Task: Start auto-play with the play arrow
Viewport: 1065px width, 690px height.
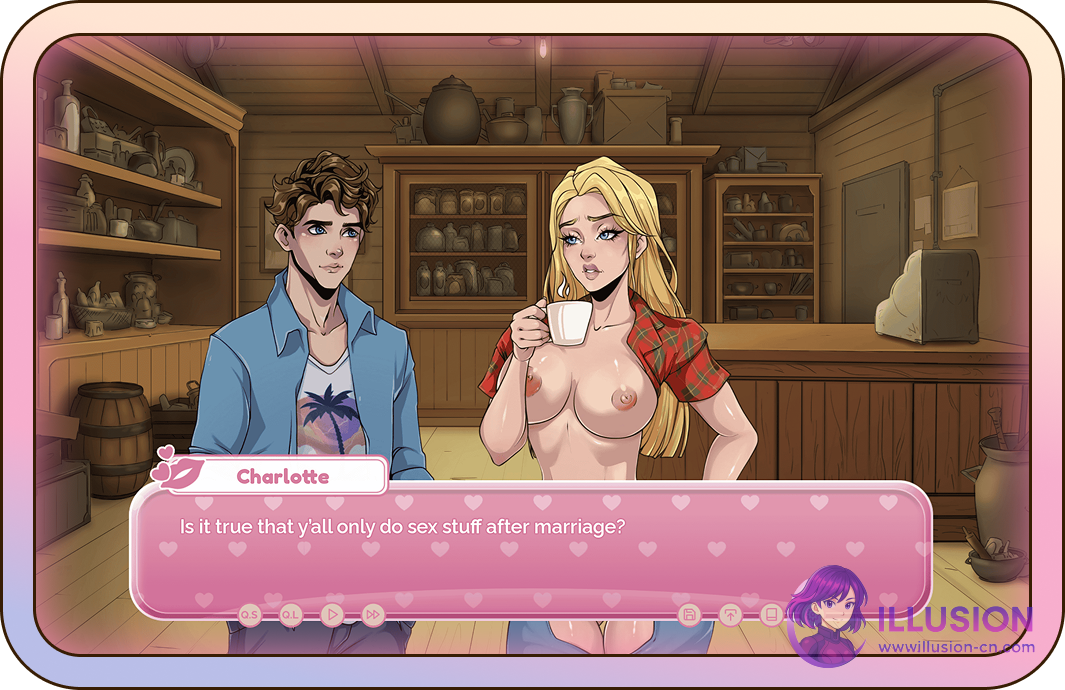Action: point(333,614)
